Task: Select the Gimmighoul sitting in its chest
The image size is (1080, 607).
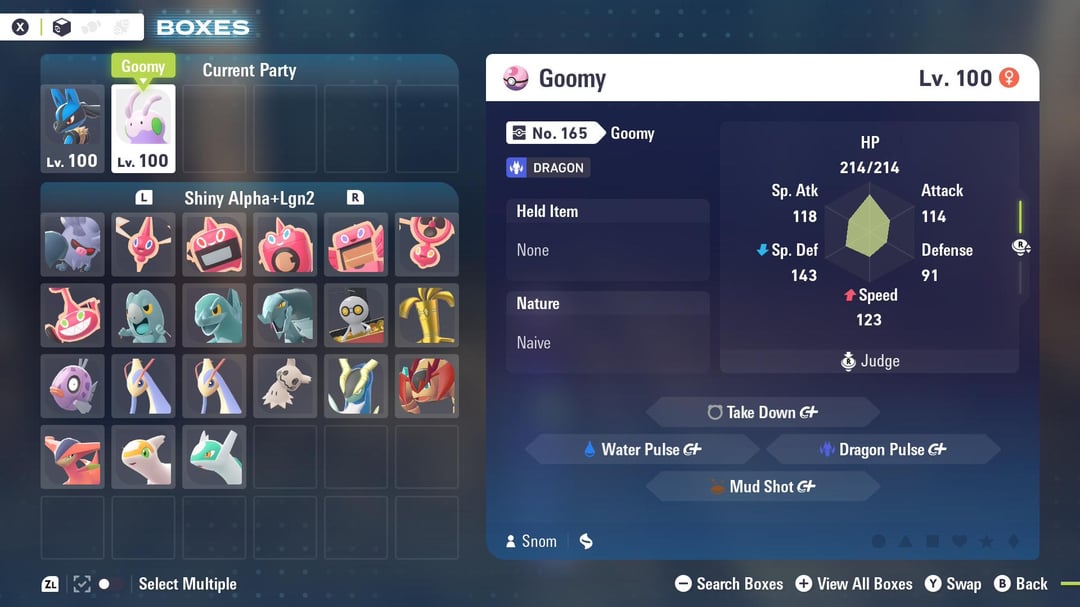Action: tap(356, 315)
